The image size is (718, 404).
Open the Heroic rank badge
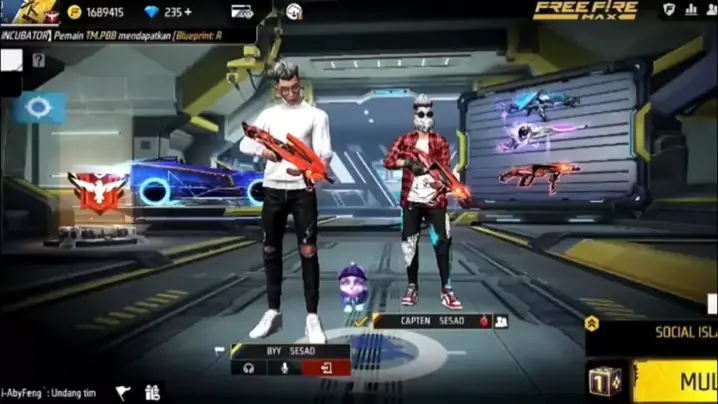click(x=96, y=190)
